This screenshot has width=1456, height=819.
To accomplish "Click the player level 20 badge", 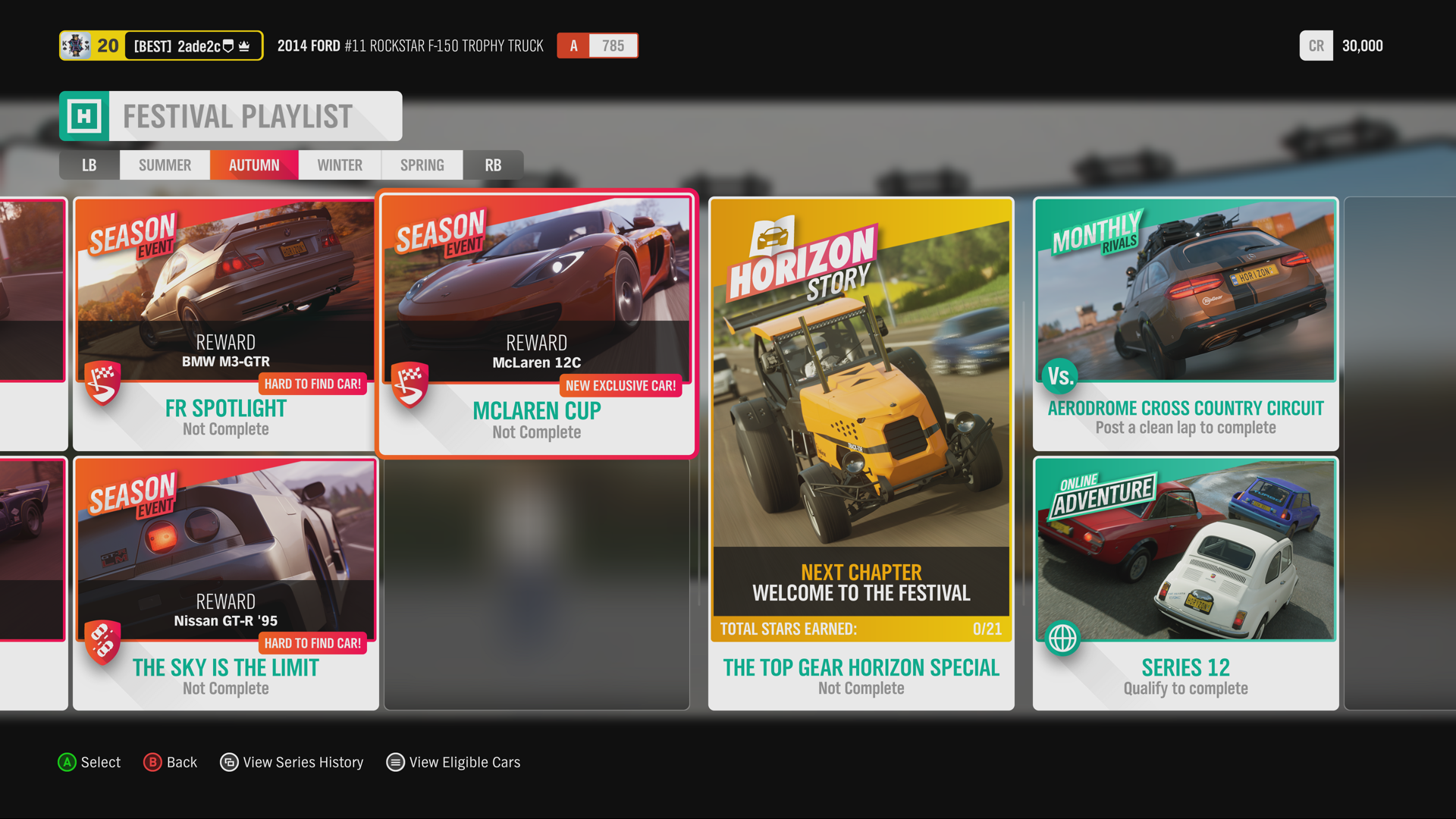I will click(x=107, y=45).
